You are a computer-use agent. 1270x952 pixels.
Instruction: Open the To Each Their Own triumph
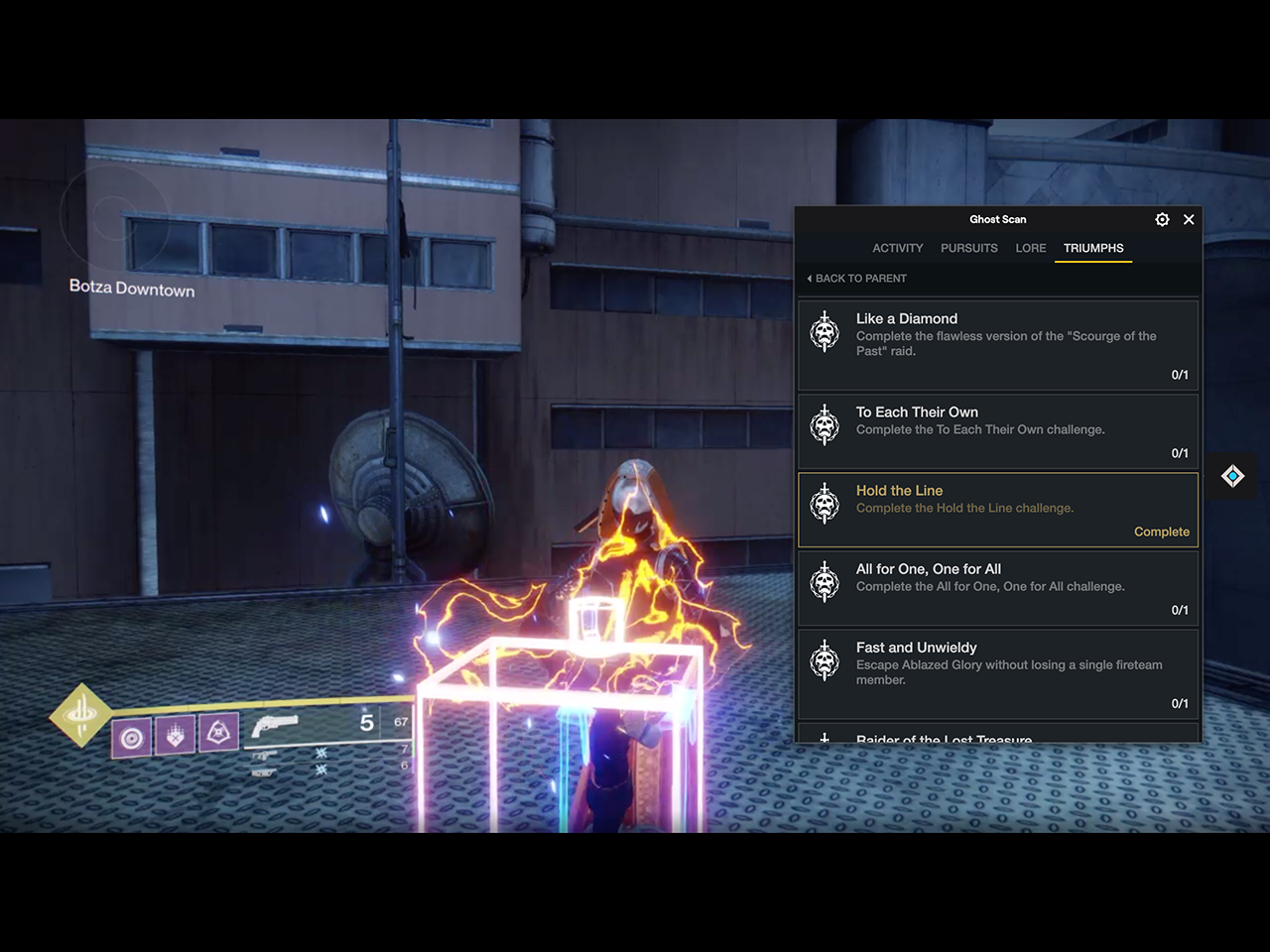click(998, 431)
